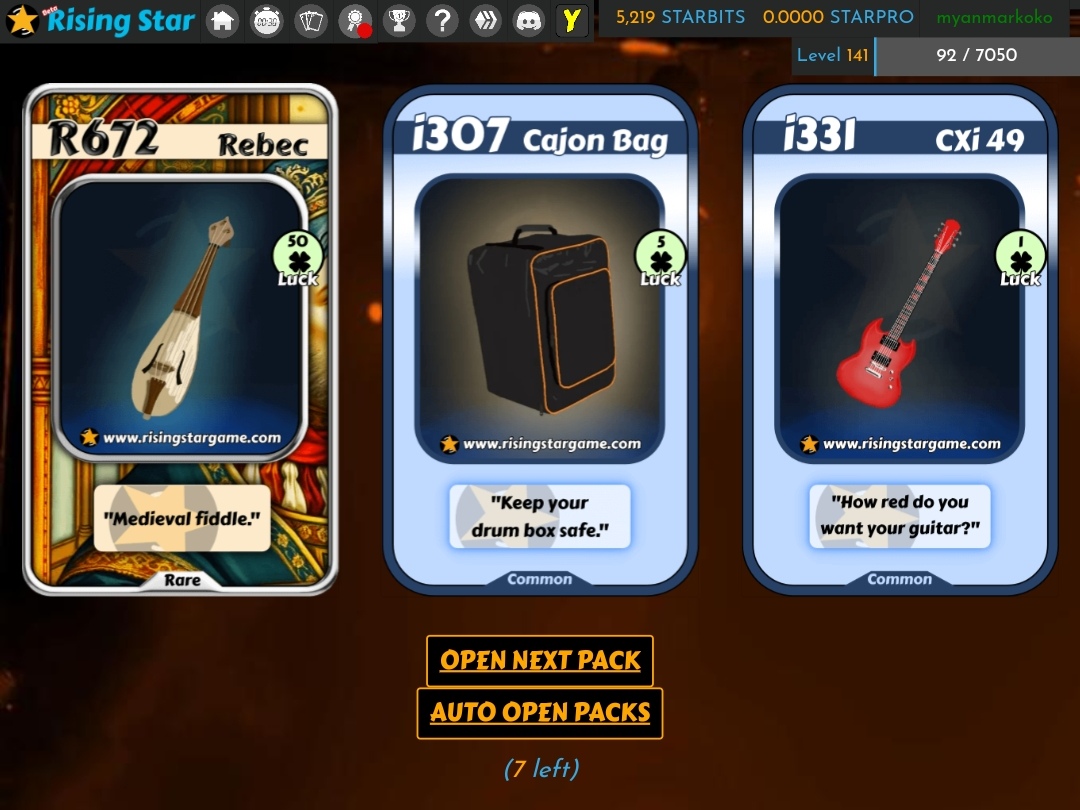Viewport: 1080px width, 810px height.
Task: Go to the home screen
Action: (x=222, y=21)
